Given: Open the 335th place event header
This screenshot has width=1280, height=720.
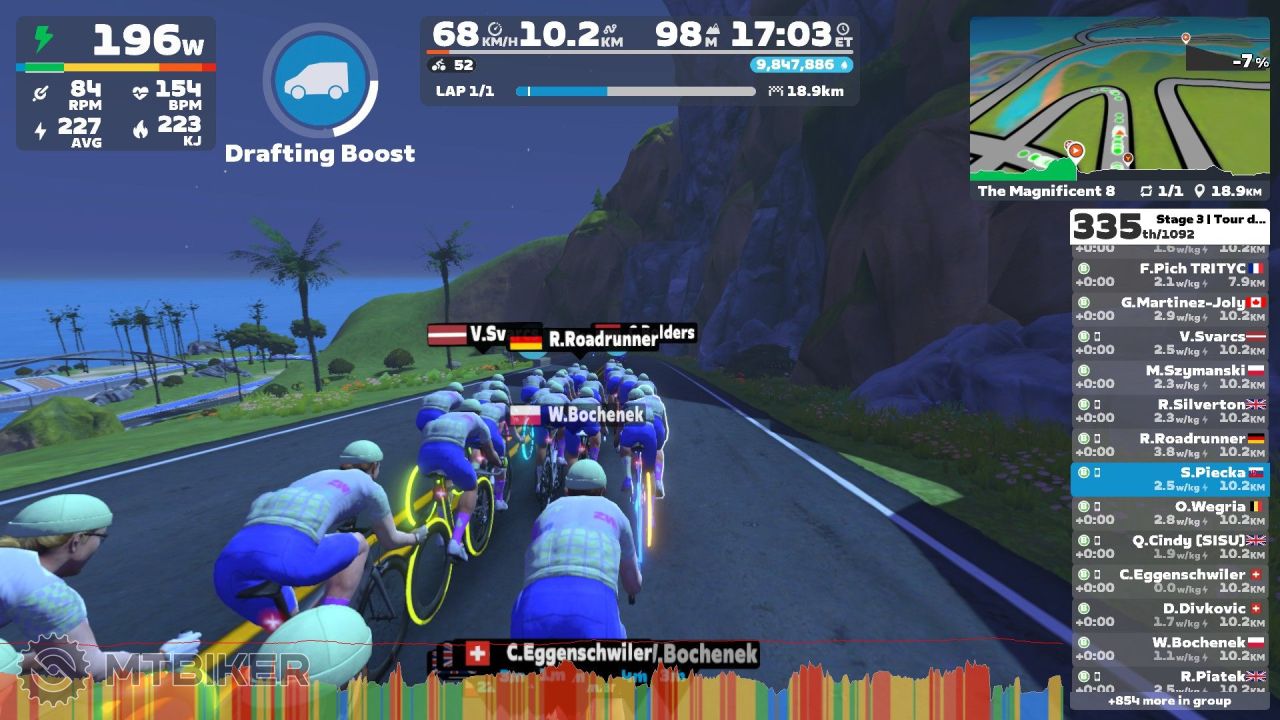Looking at the screenshot, I should click(x=1169, y=226).
